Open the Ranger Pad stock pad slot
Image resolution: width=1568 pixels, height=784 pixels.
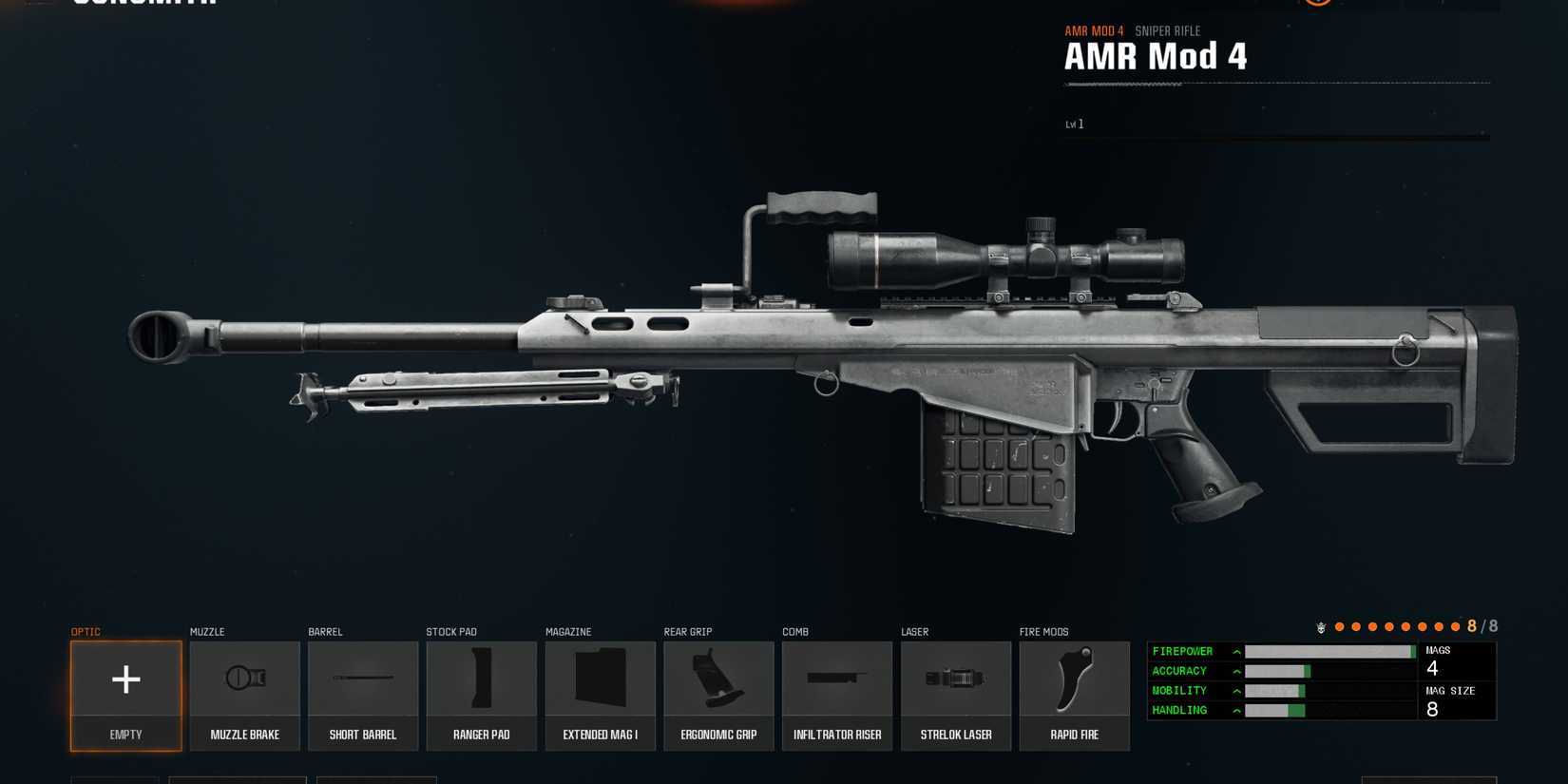(481, 679)
